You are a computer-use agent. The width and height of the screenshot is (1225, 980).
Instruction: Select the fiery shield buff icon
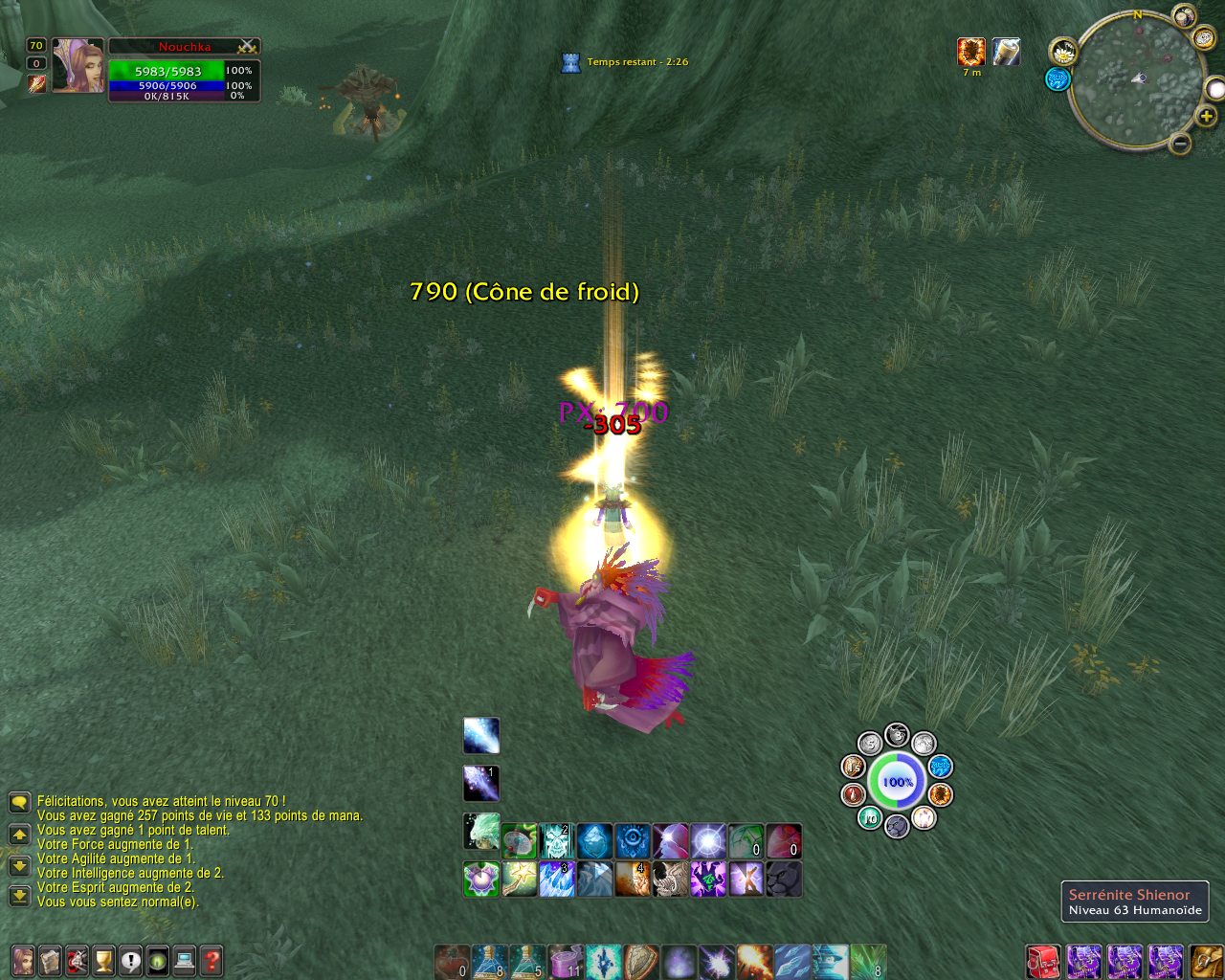(x=971, y=52)
